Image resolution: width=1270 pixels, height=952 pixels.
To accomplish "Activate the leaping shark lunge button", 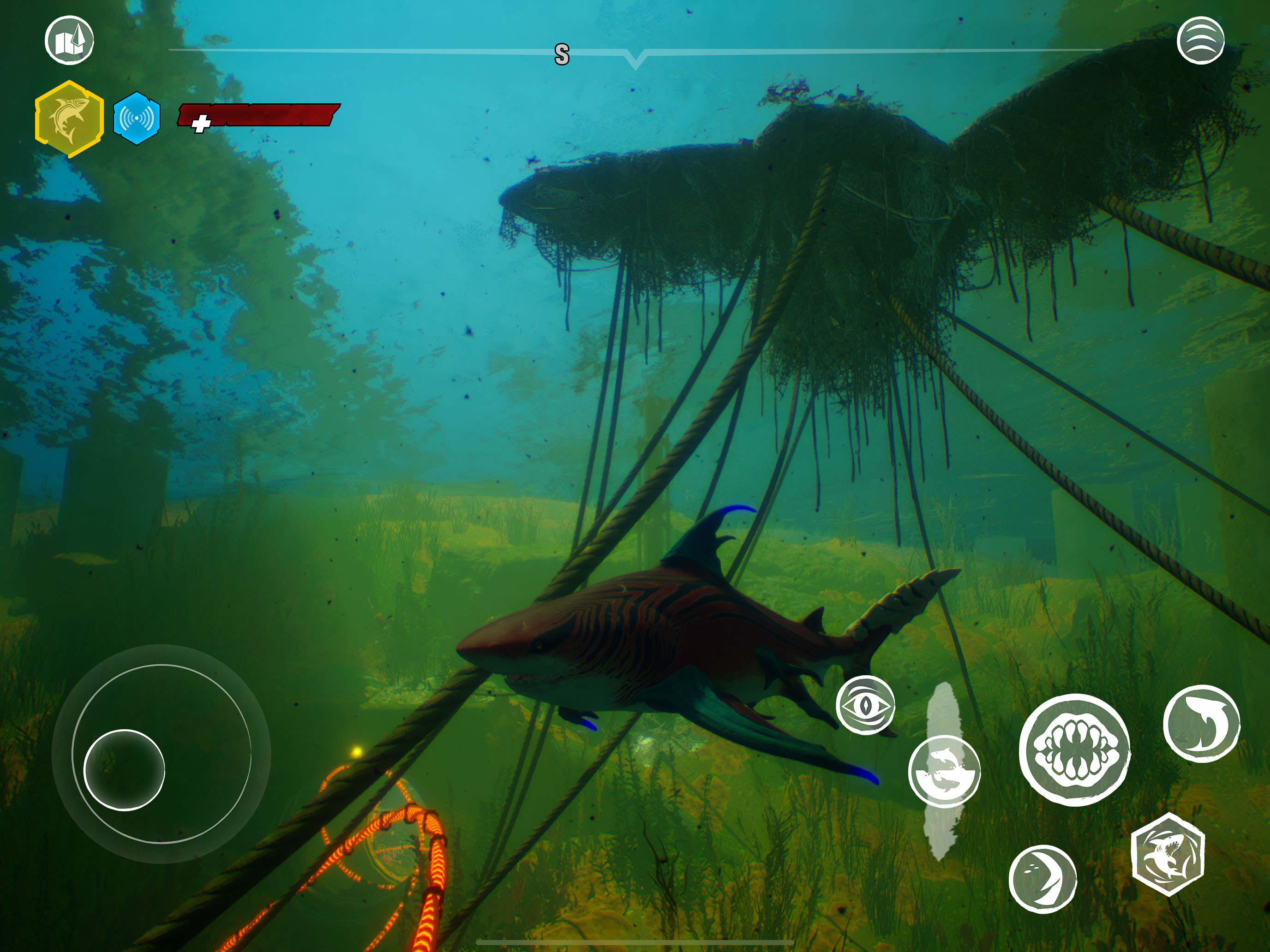I will (1201, 724).
